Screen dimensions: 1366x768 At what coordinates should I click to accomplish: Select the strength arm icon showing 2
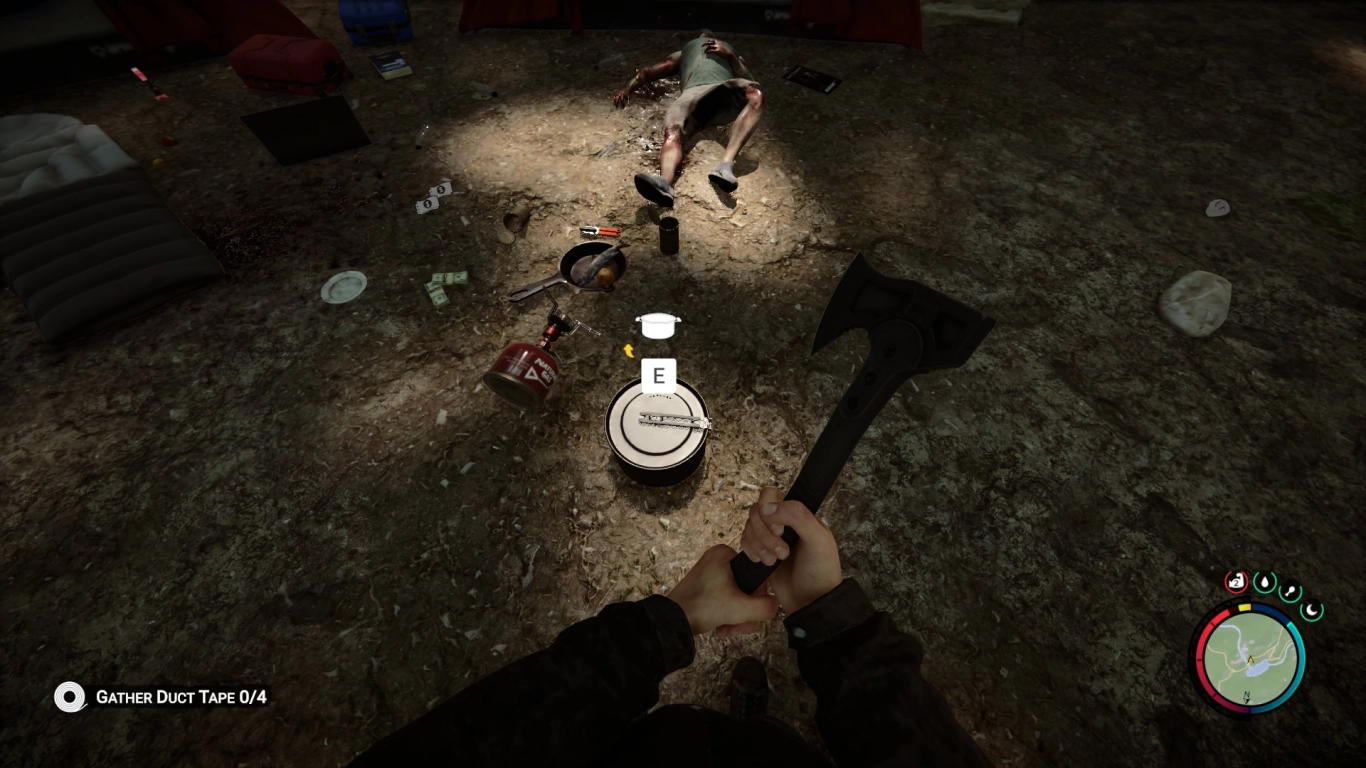(x=1236, y=582)
